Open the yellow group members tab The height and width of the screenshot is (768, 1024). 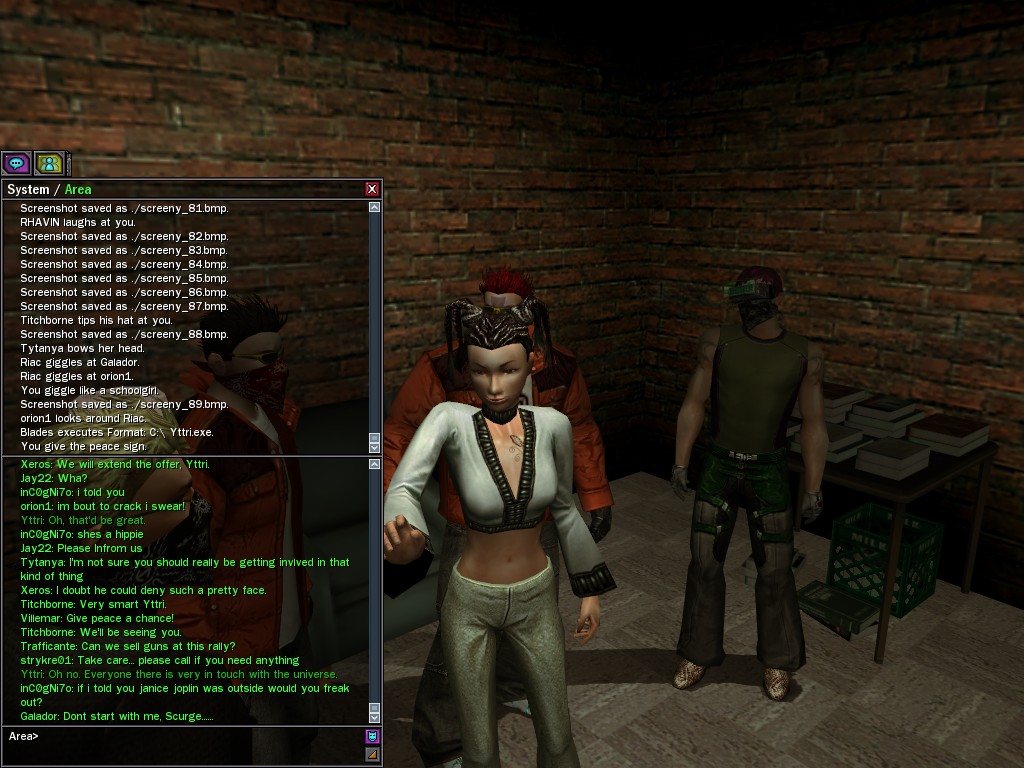pyautogui.click(x=48, y=163)
